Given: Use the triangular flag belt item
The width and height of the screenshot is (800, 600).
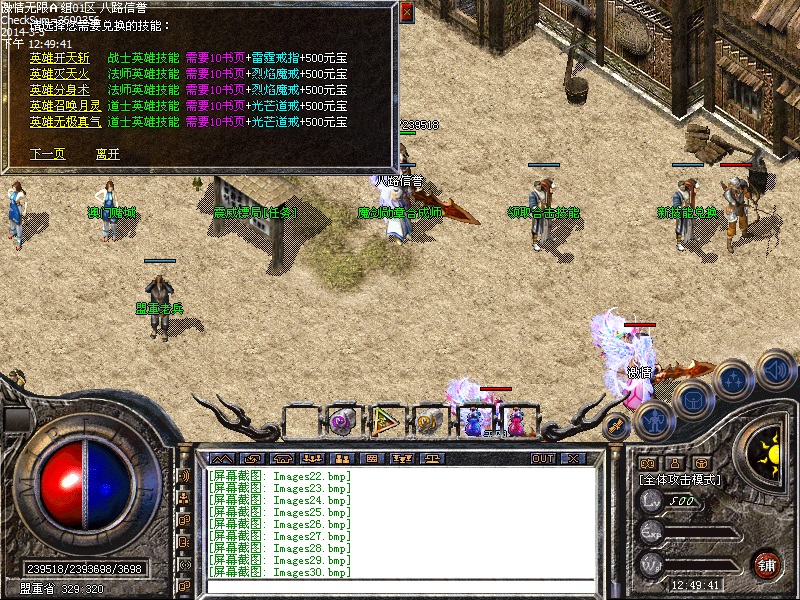Looking at the screenshot, I should pos(386,421).
